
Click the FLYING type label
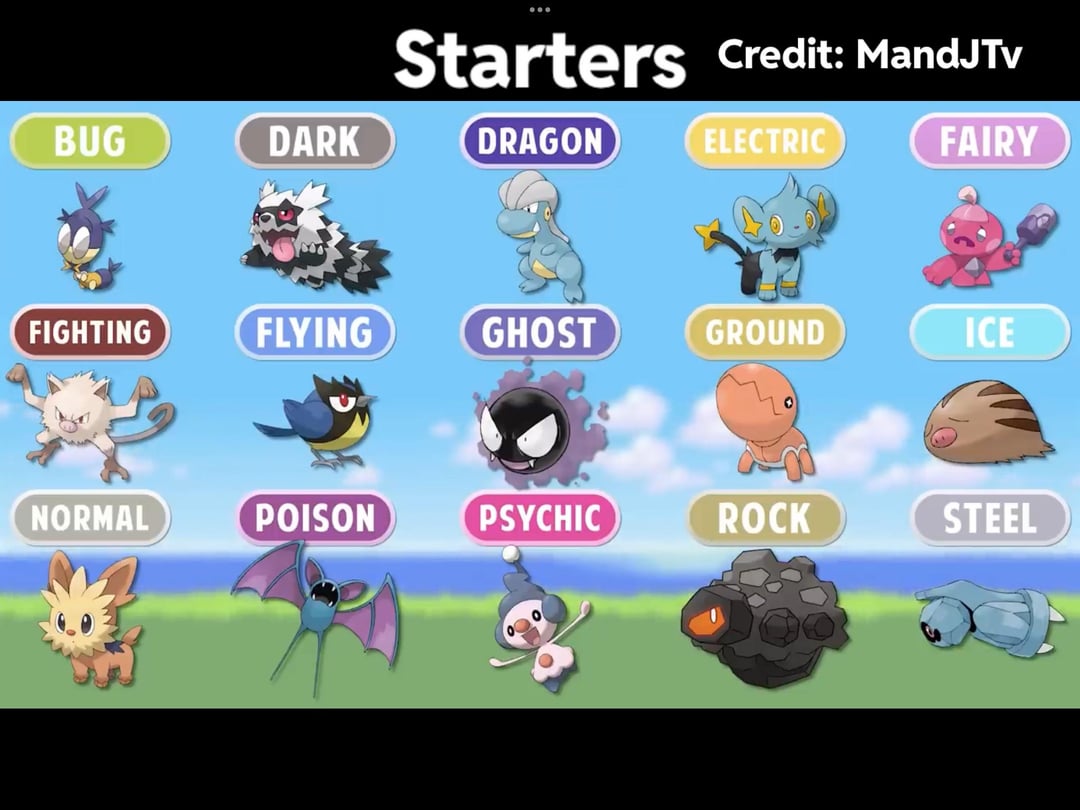click(x=315, y=332)
